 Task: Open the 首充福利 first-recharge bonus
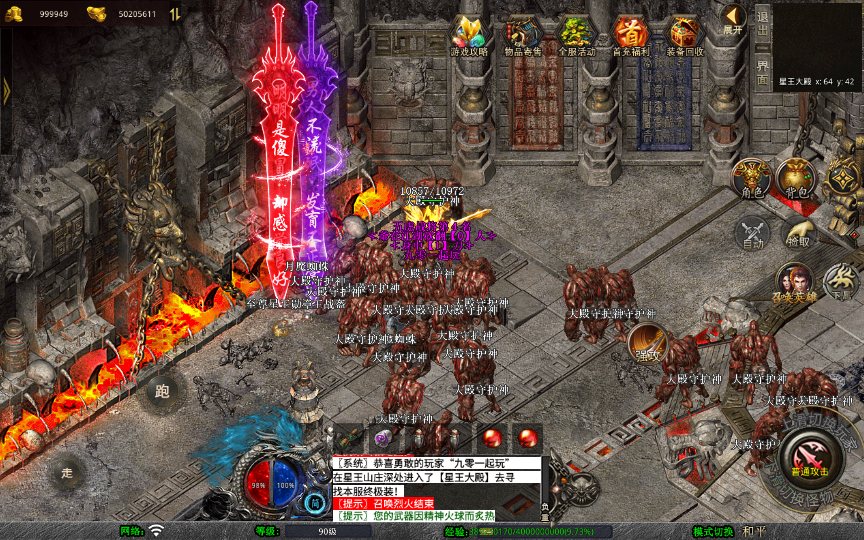pyautogui.click(x=631, y=36)
